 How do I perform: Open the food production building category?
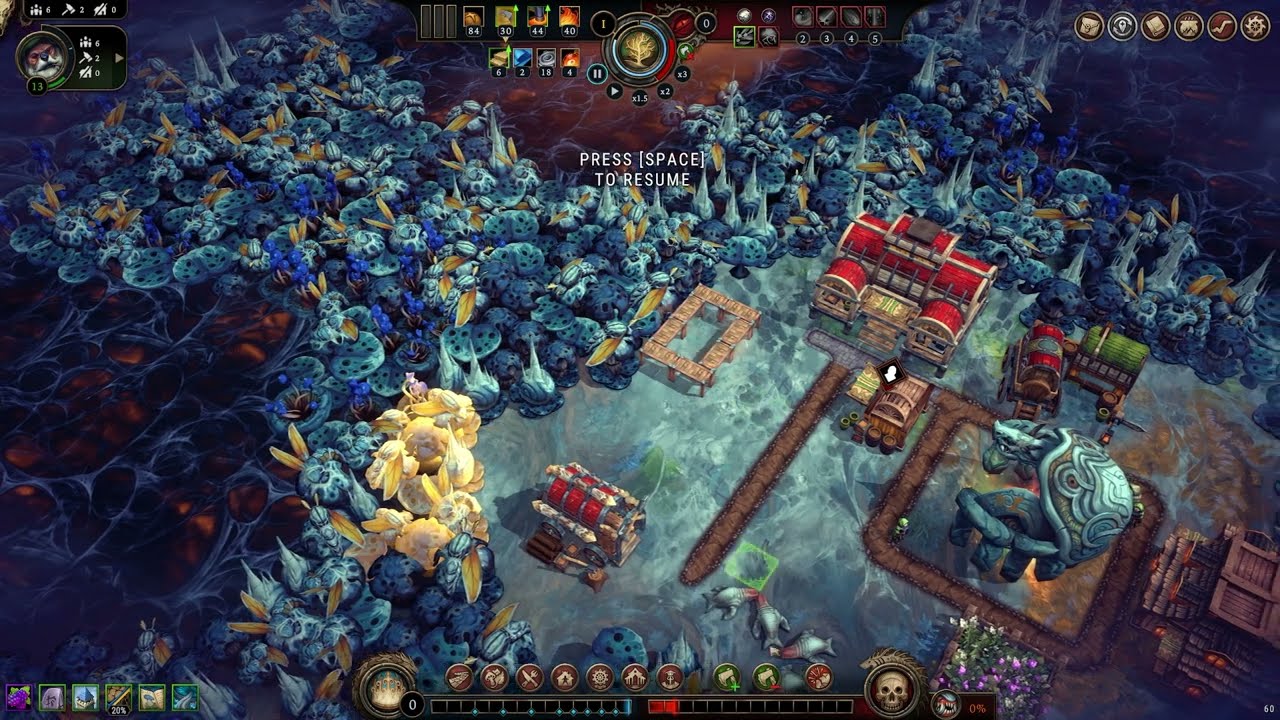(x=530, y=678)
